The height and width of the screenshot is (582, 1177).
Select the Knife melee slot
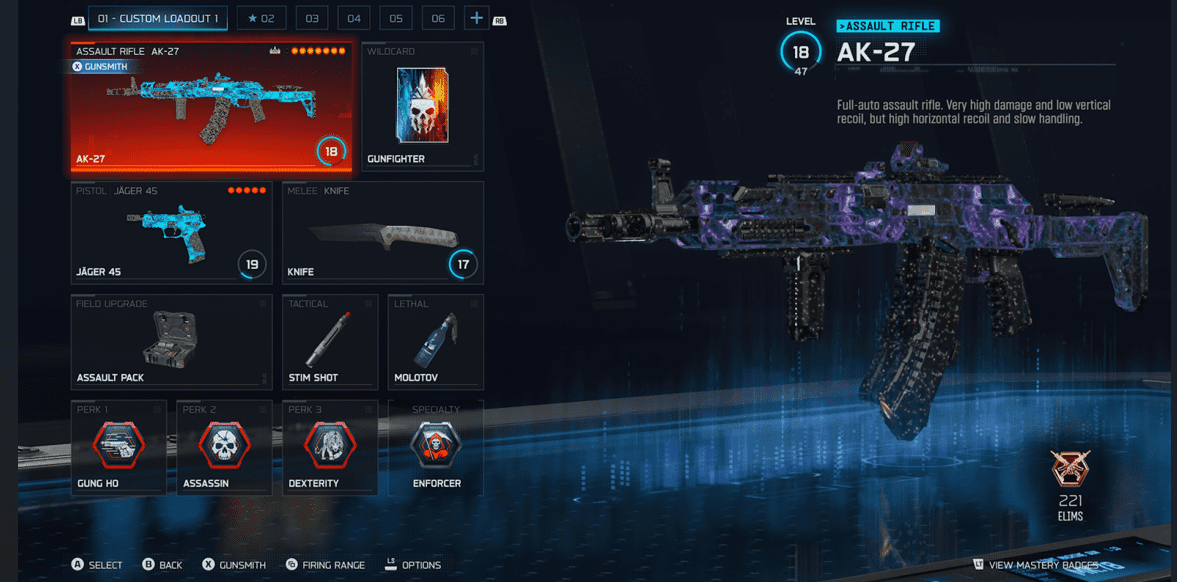click(383, 232)
